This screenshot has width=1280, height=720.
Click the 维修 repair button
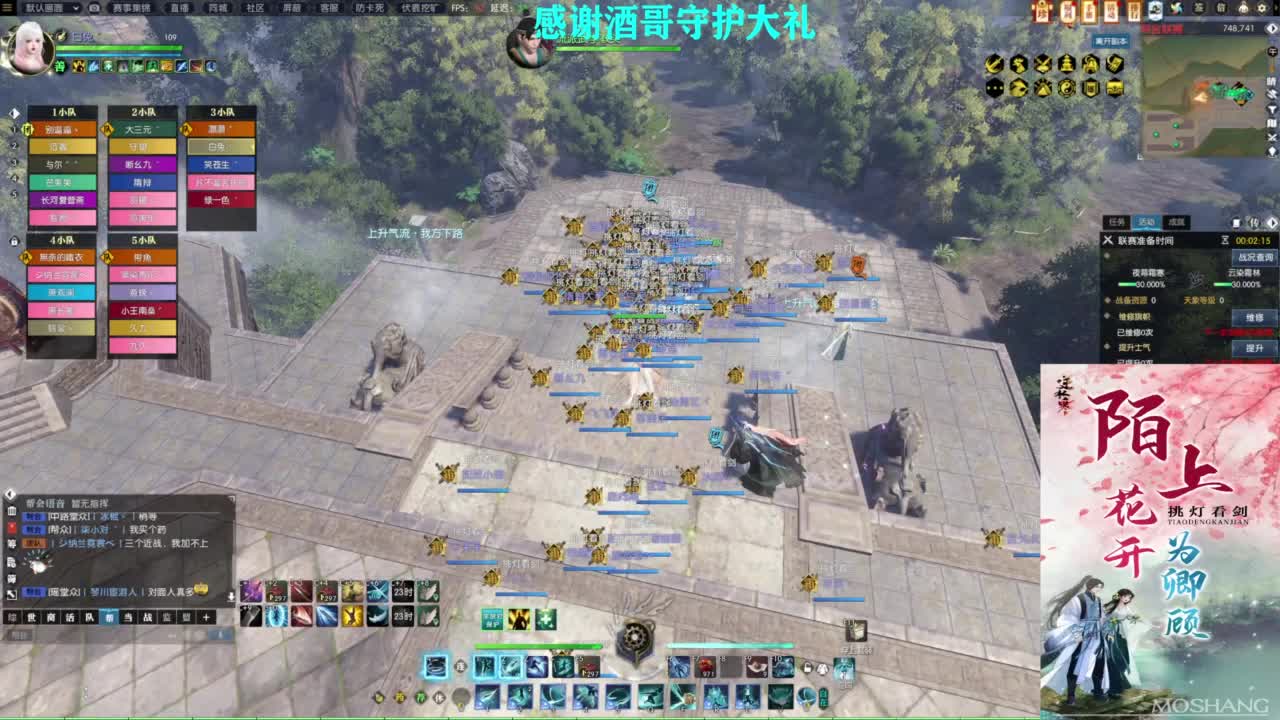[x=1254, y=317]
